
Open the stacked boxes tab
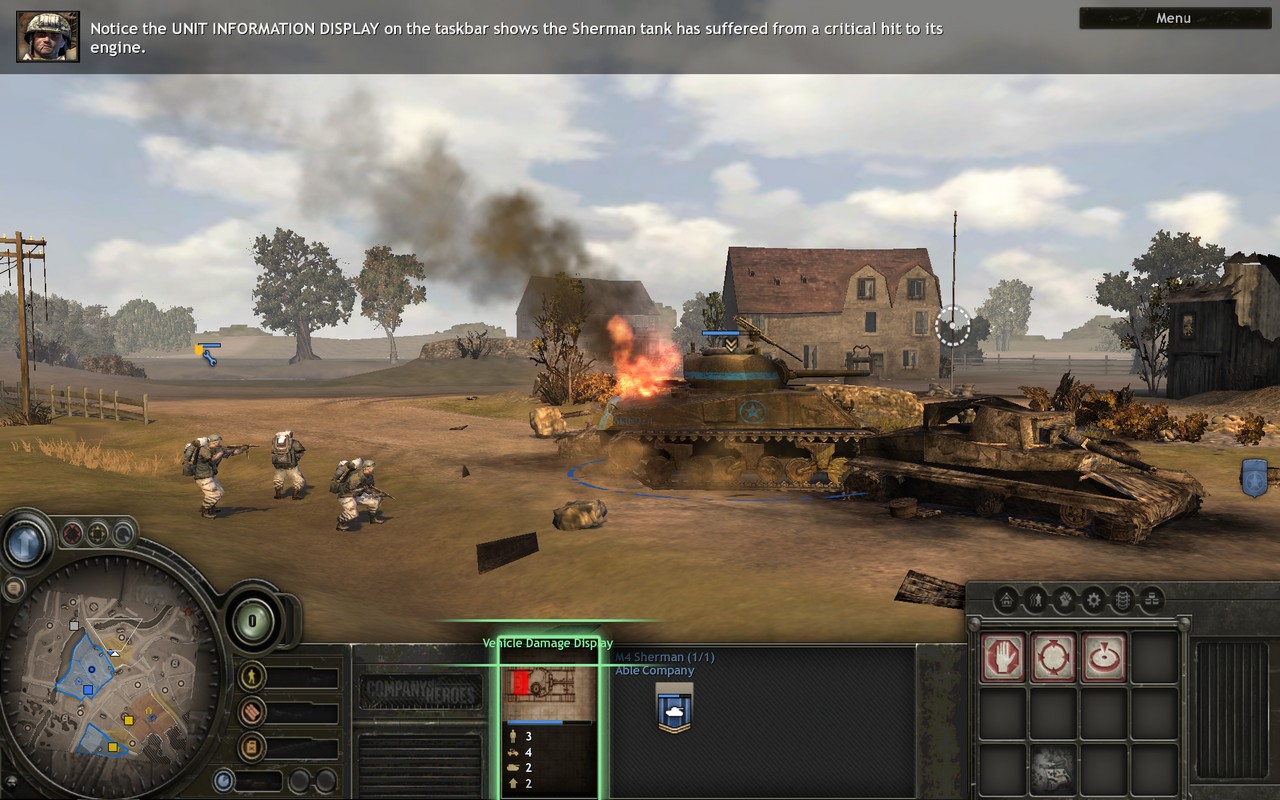(1152, 600)
